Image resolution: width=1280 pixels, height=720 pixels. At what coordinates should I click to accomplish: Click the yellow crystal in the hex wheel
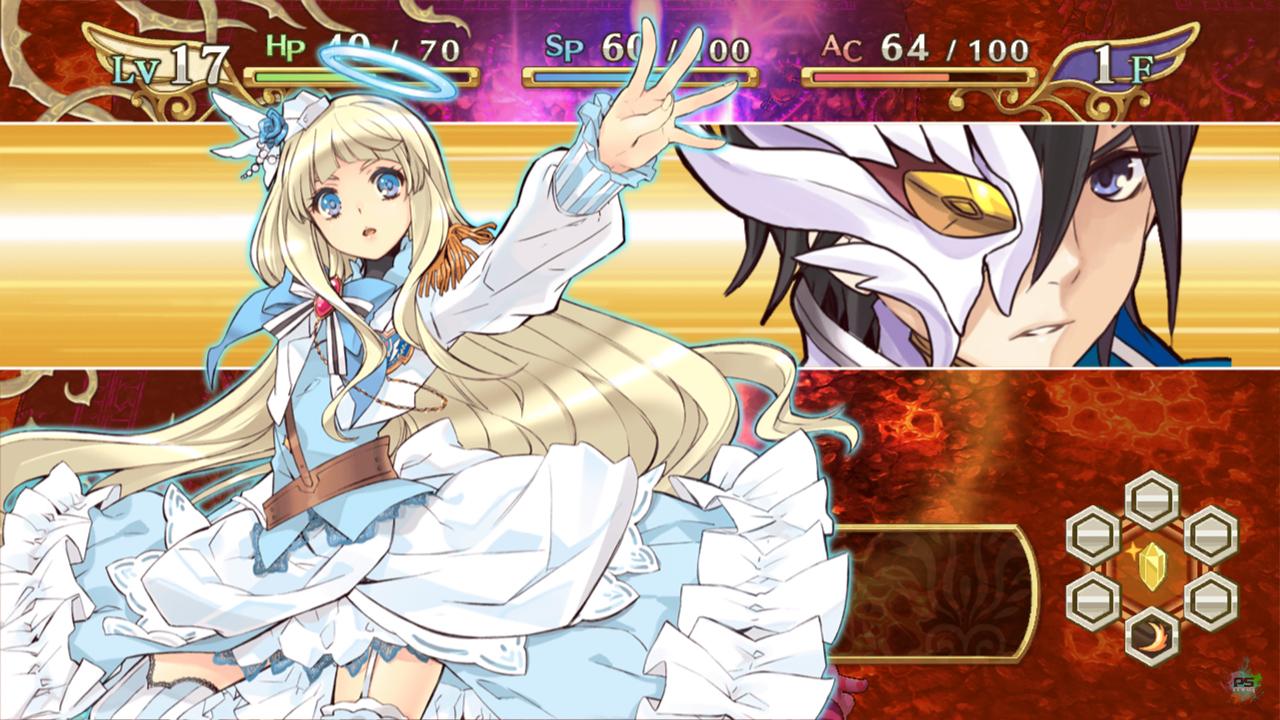tap(1151, 567)
